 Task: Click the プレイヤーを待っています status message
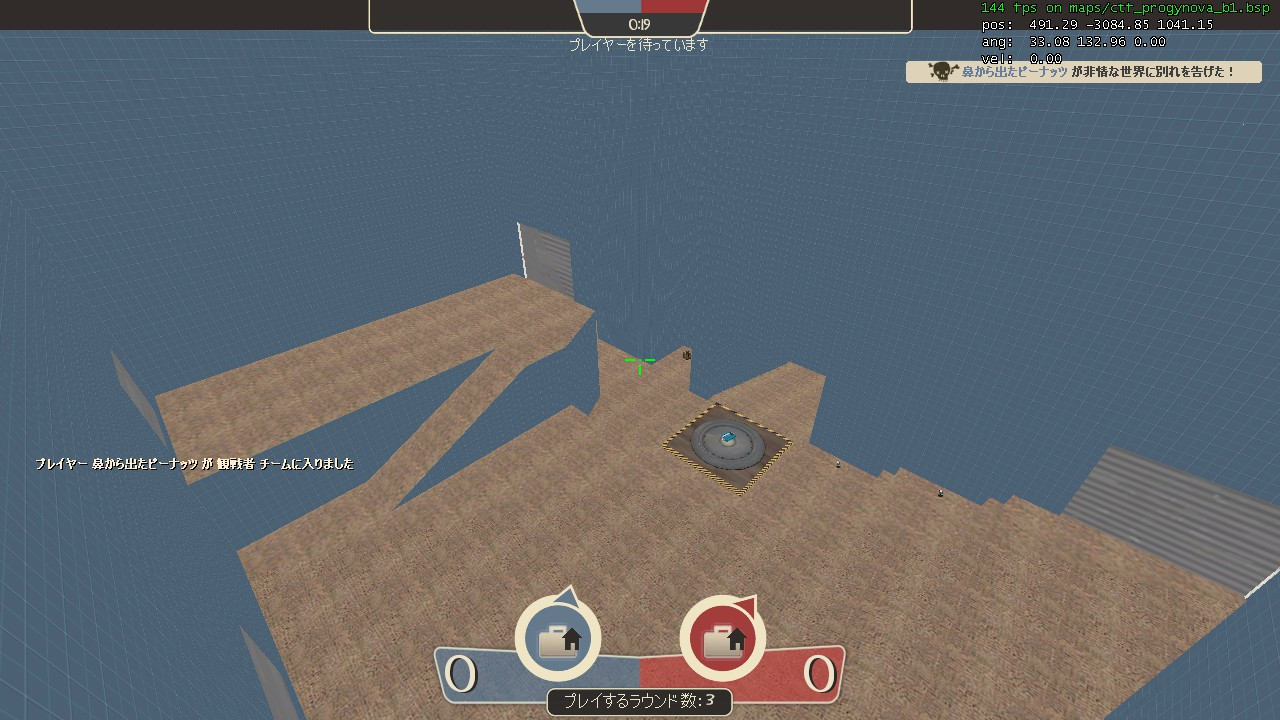(640, 44)
